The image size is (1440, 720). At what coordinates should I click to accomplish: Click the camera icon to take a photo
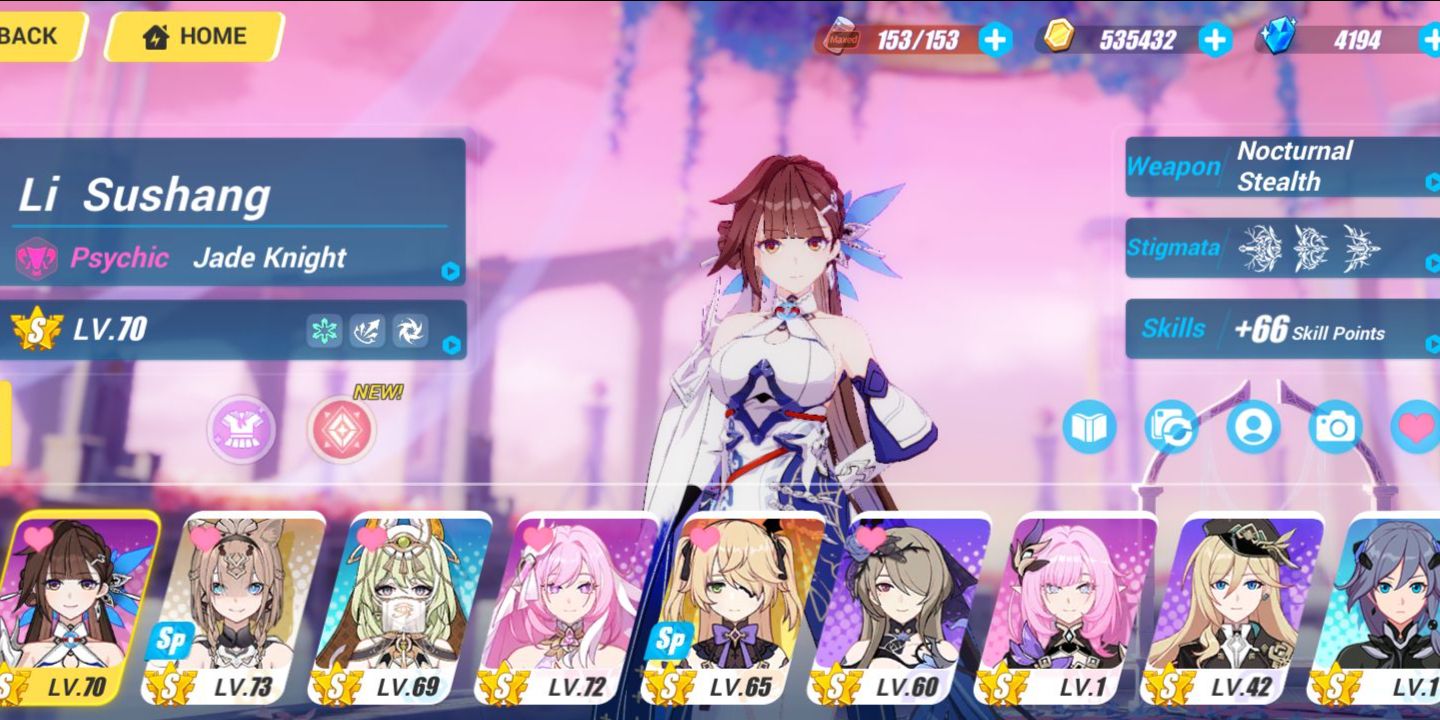[x=1336, y=425]
